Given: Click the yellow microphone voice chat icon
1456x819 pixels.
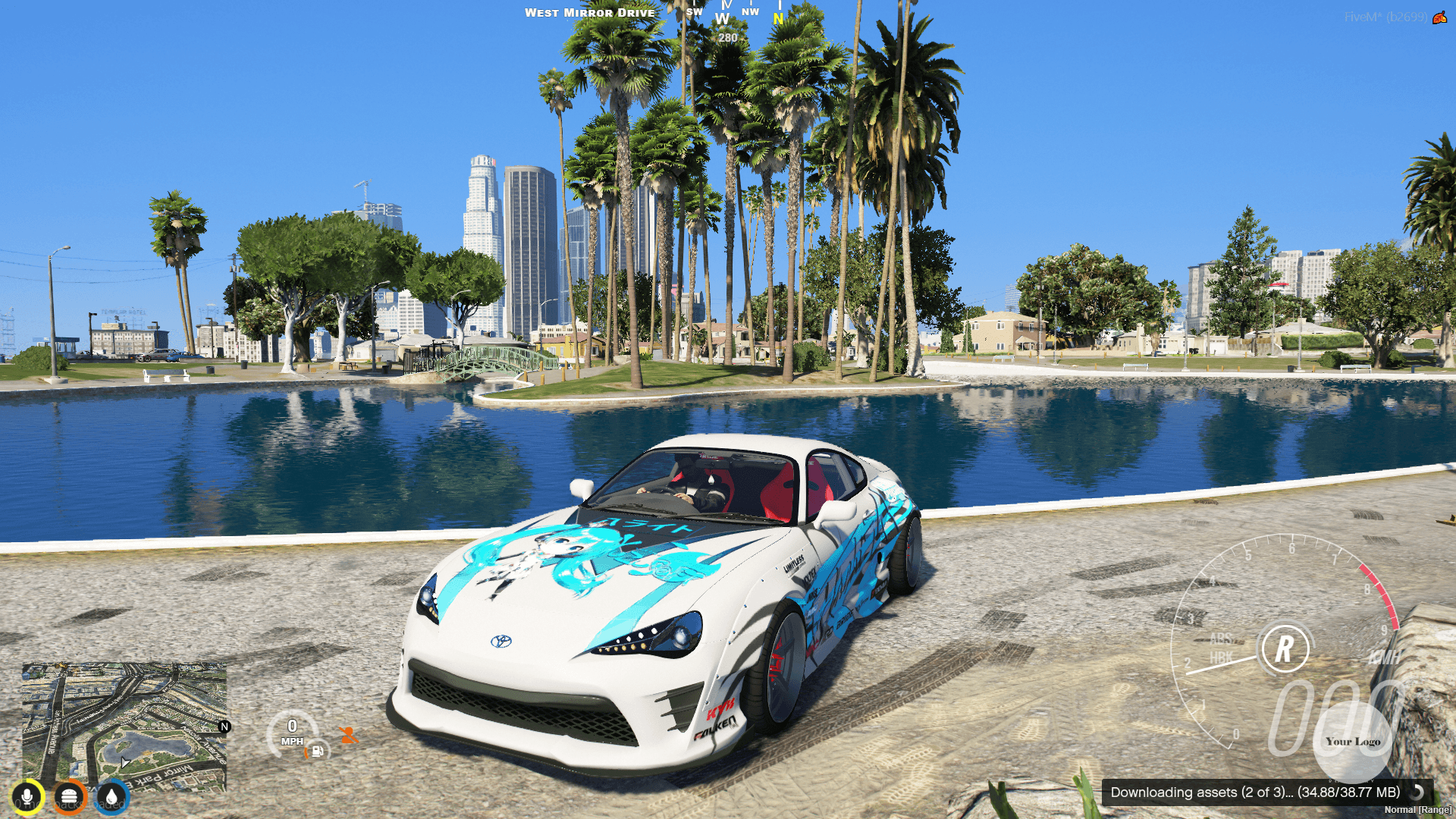Looking at the screenshot, I should tap(27, 797).
